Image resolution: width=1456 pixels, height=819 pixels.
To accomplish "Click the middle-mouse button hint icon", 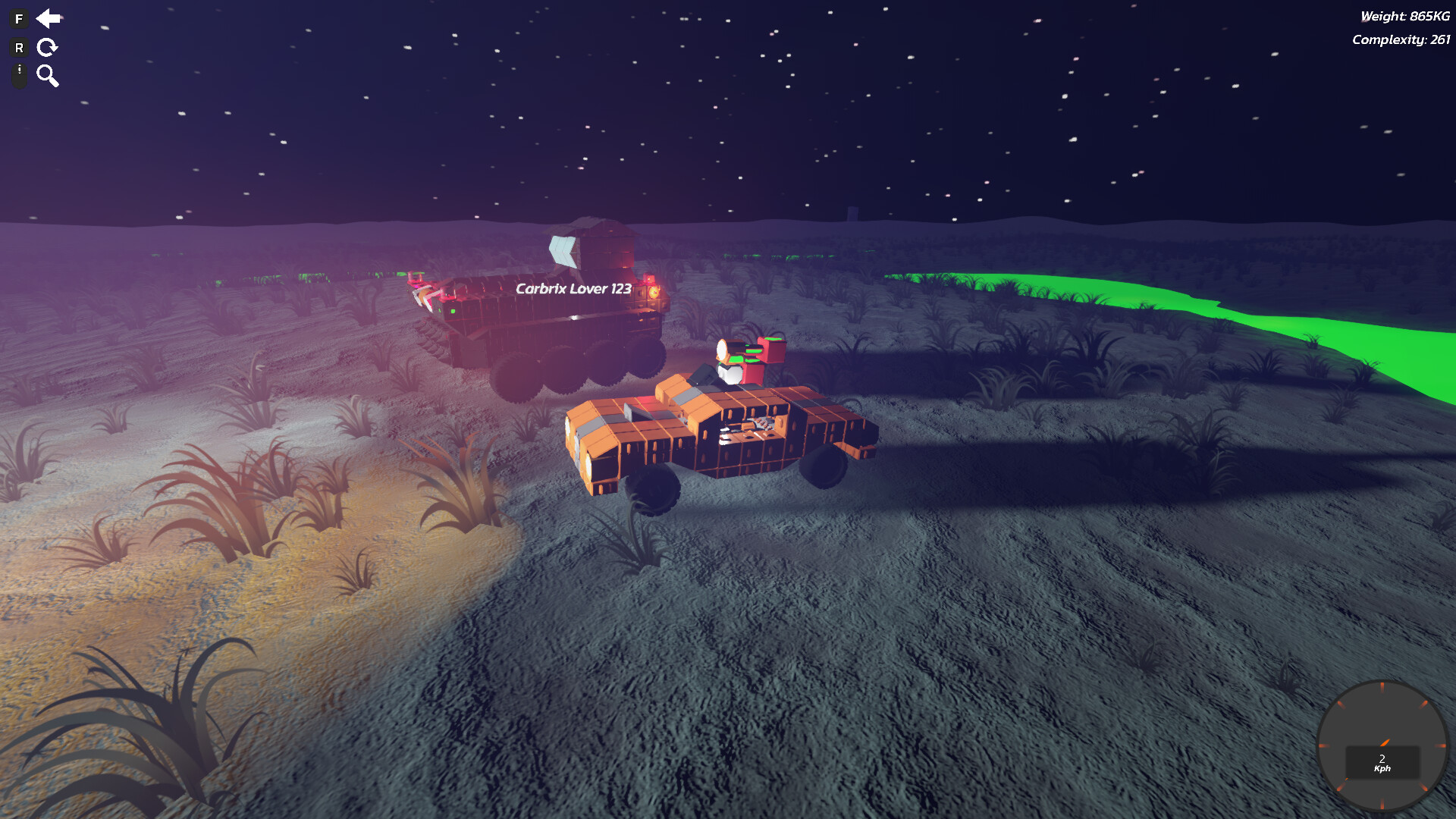I will [18, 75].
